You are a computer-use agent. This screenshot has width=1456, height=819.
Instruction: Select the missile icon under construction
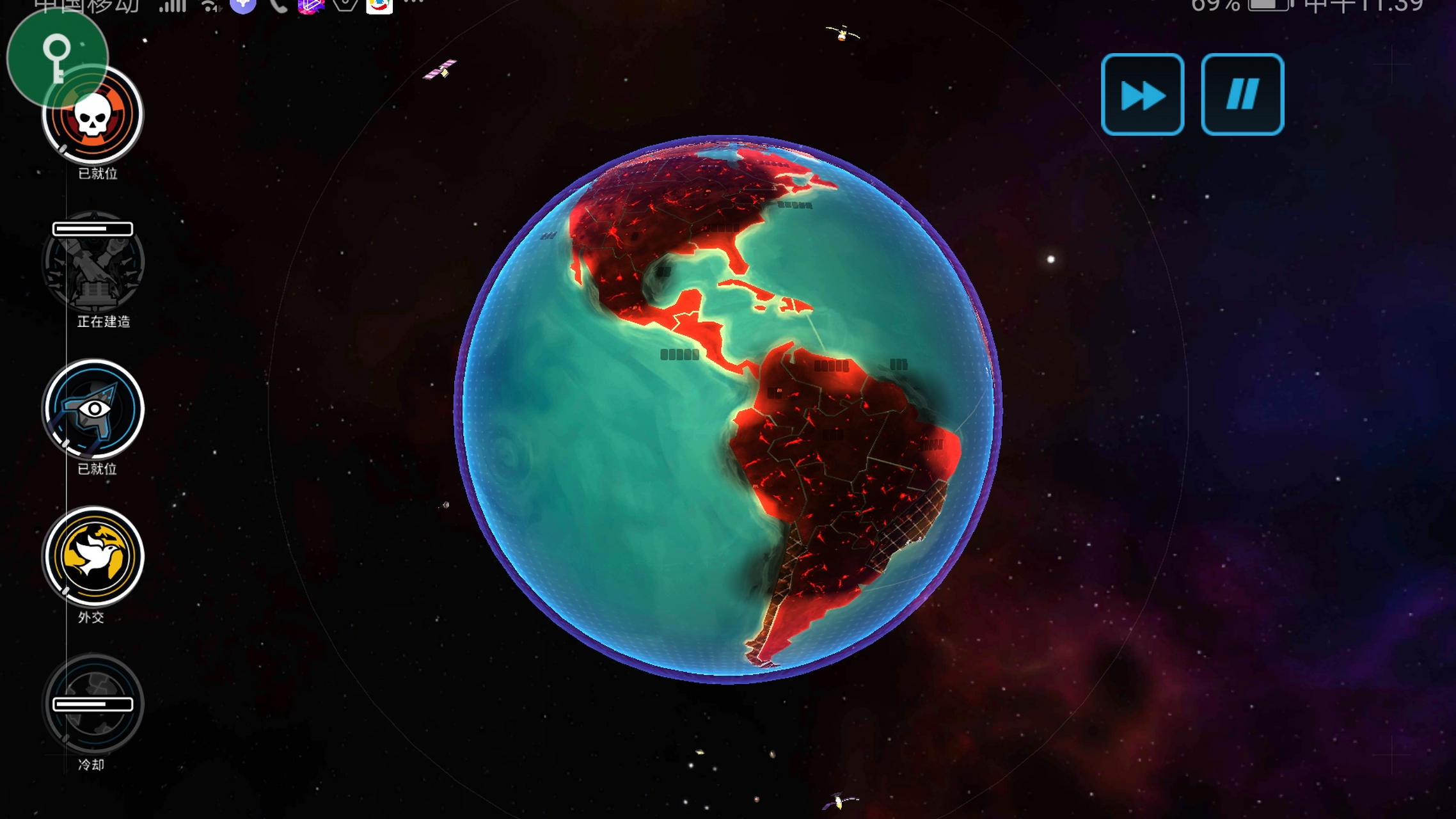tap(93, 264)
